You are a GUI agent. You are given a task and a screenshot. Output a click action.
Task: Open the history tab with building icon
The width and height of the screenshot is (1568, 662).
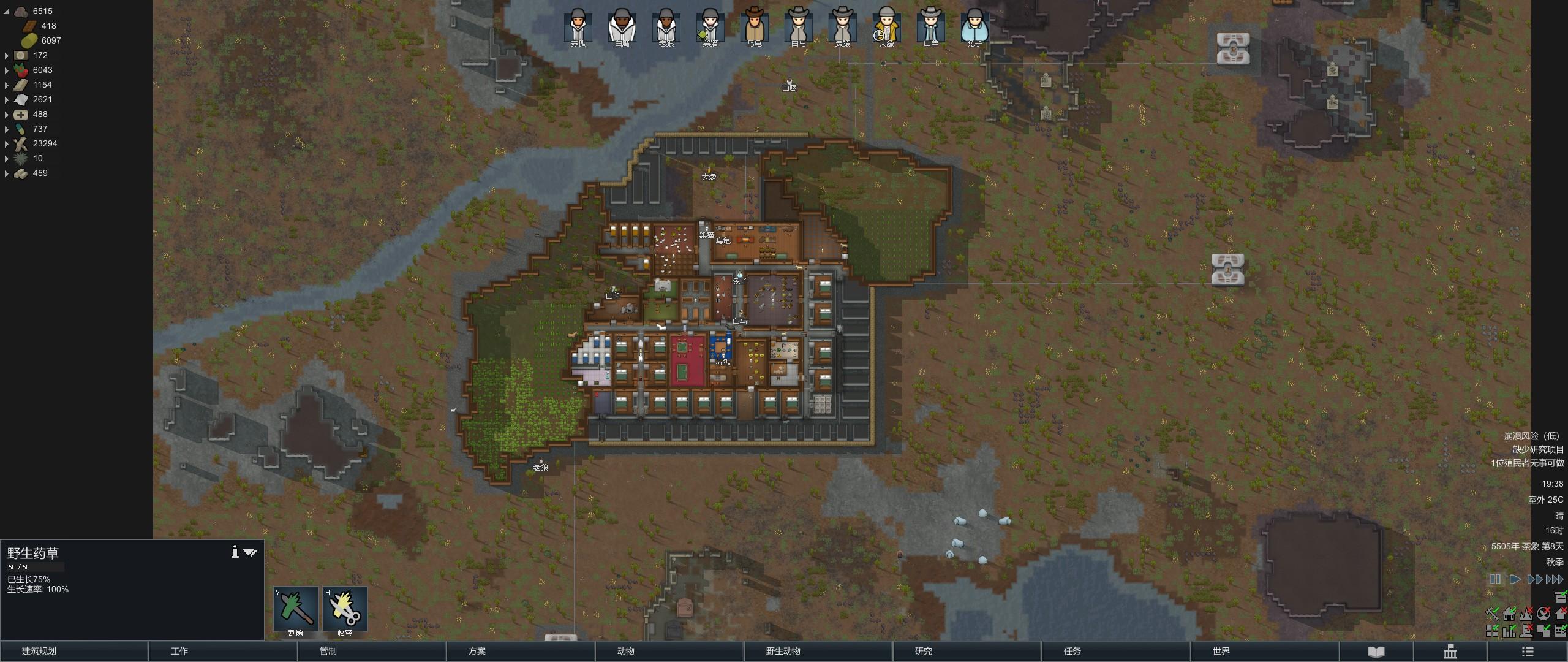pyautogui.click(x=1450, y=652)
